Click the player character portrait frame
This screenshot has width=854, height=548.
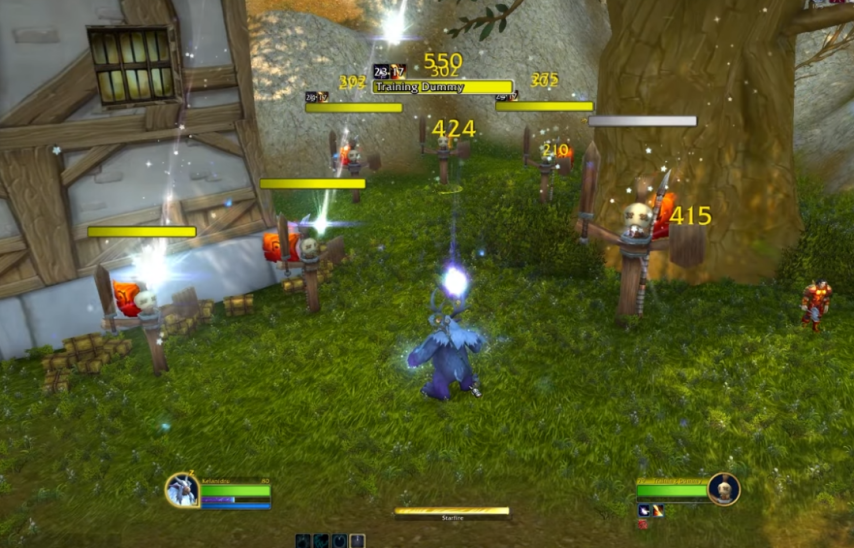(x=182, y=490)
